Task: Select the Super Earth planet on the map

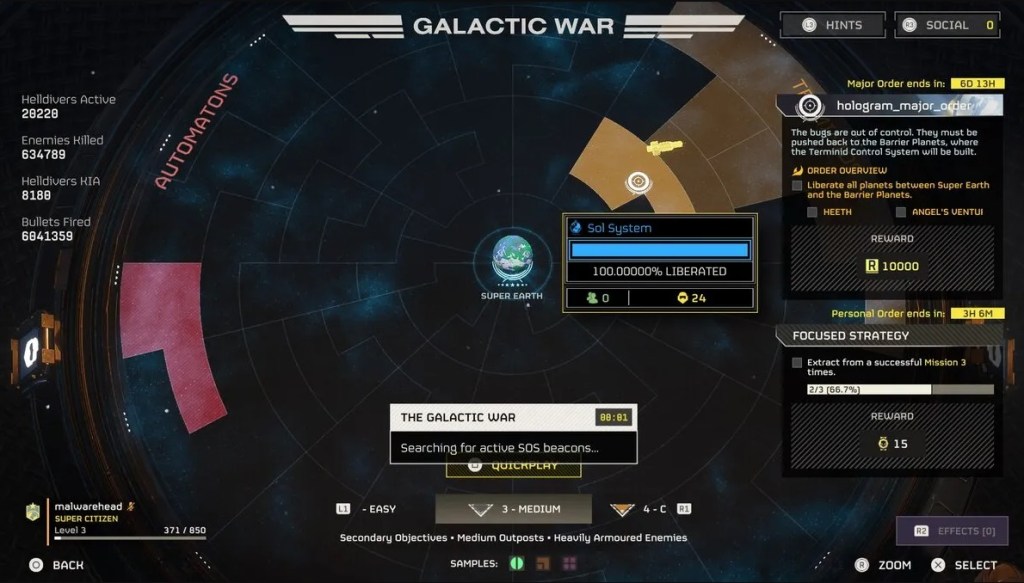Action: [x=511, y=258]
